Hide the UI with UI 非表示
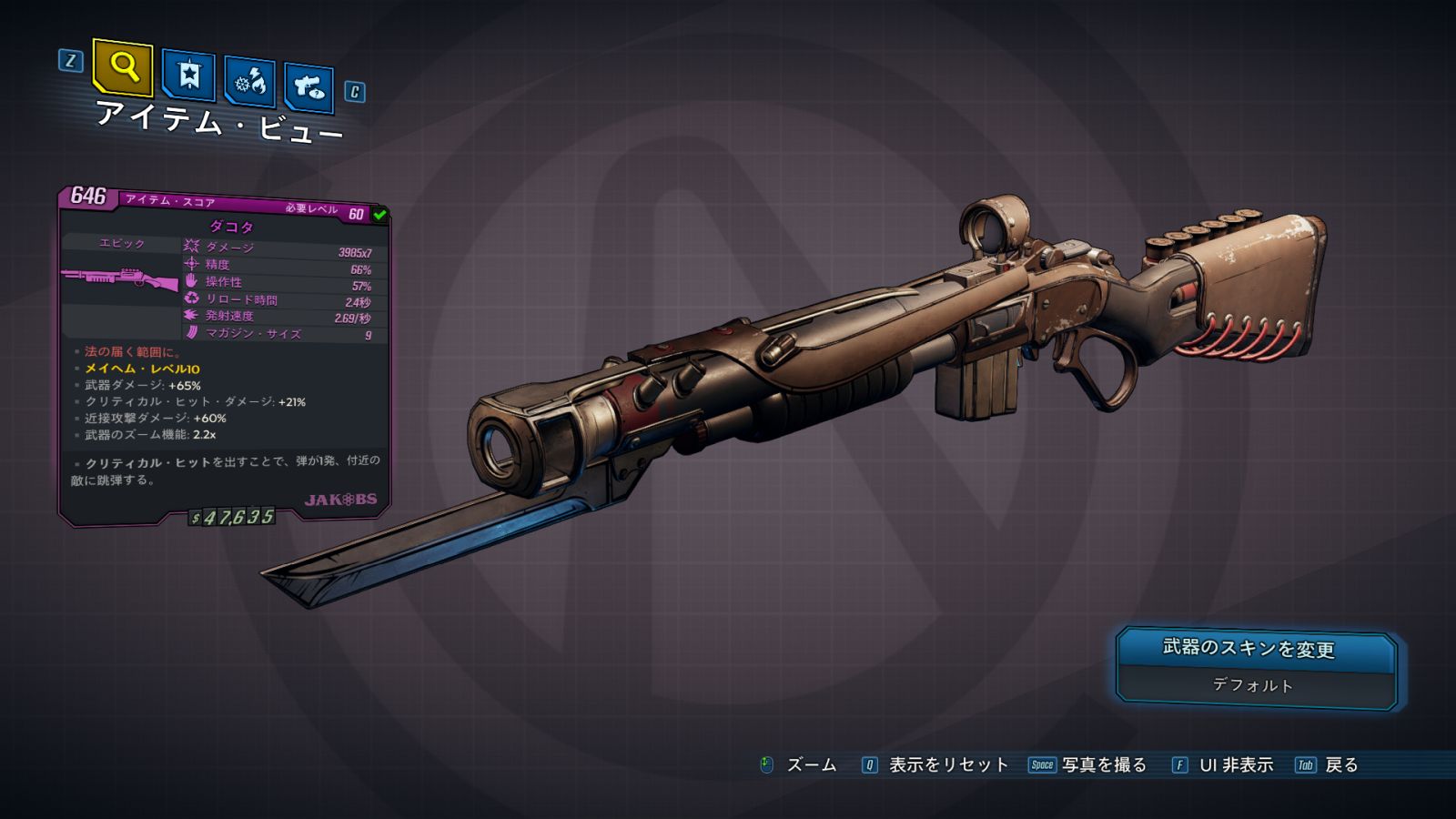 tap(1223, 765)
